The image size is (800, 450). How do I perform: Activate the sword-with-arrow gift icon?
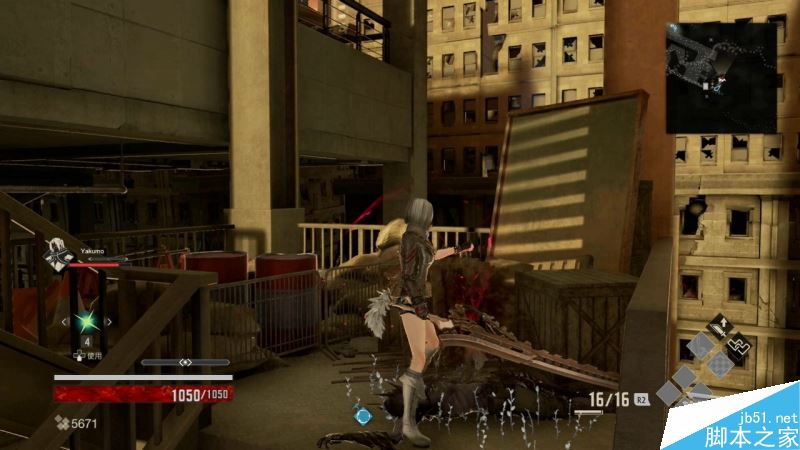(720, 326)
